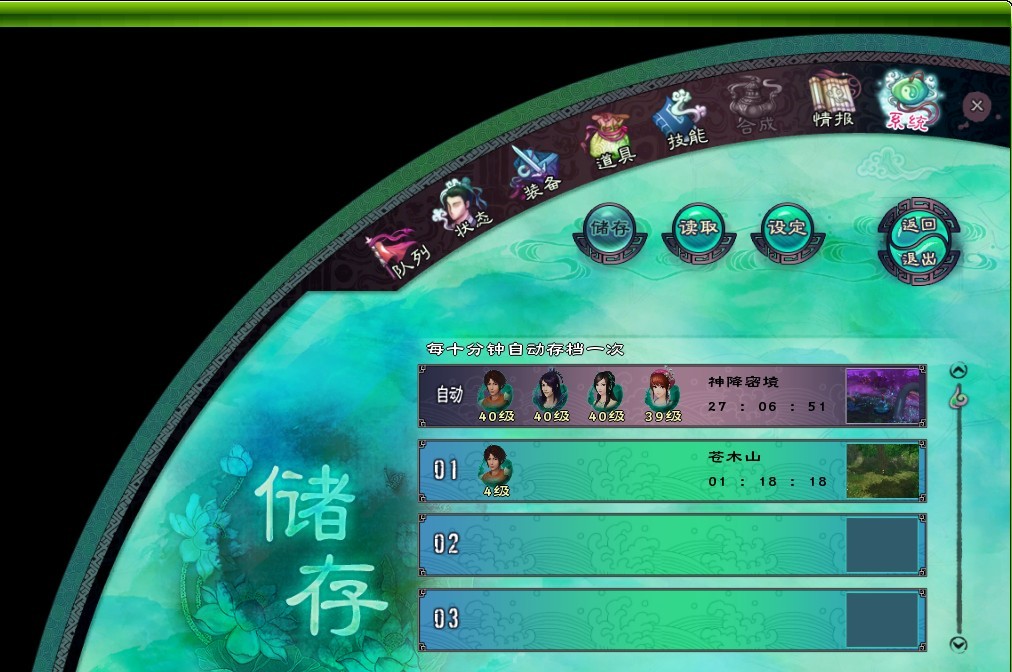Select the 系统 system tab
This screenshot has width=1012, height=672.
tap(904, 102)
